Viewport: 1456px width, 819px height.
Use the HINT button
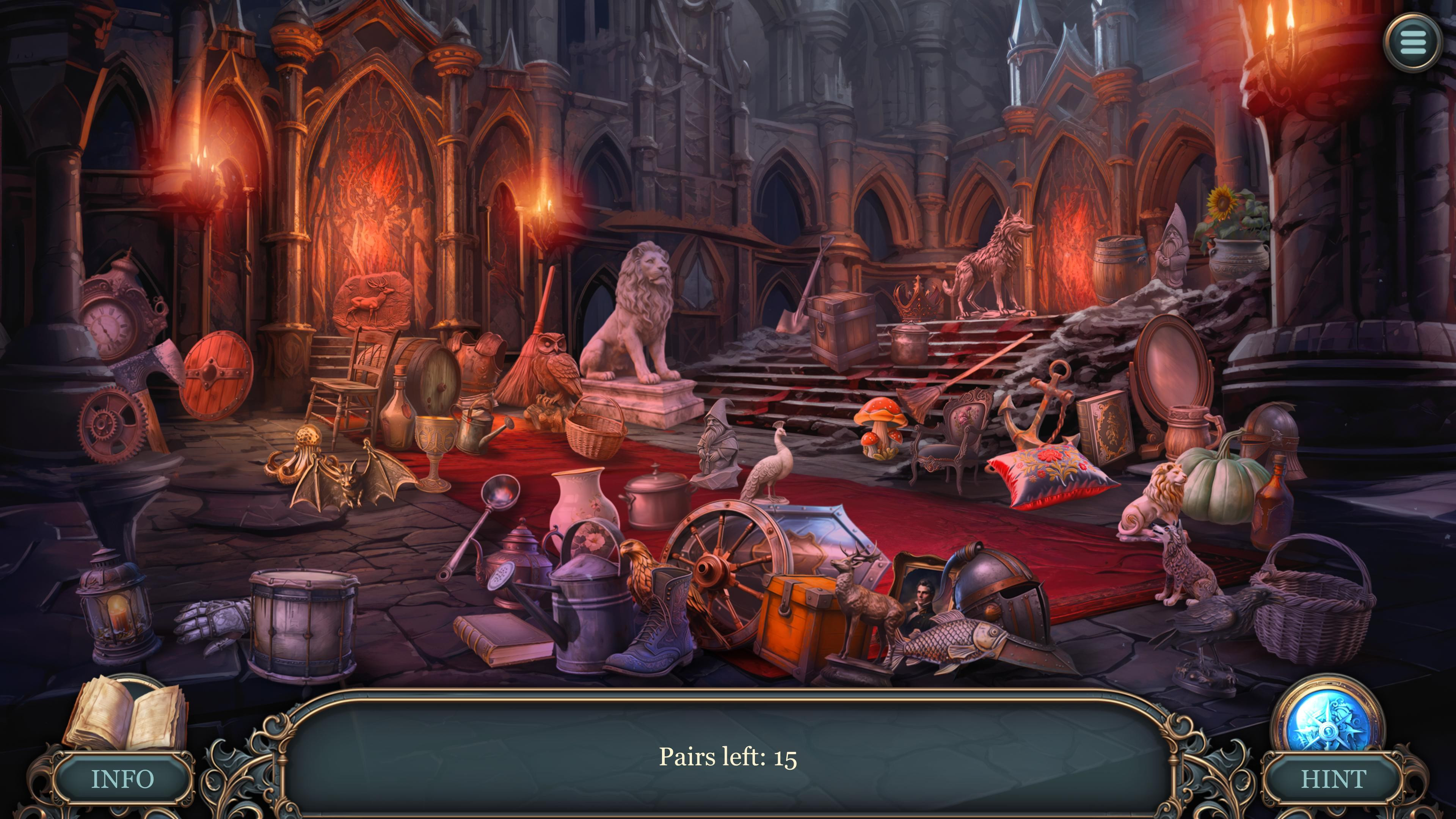[x=1334, y=779]
